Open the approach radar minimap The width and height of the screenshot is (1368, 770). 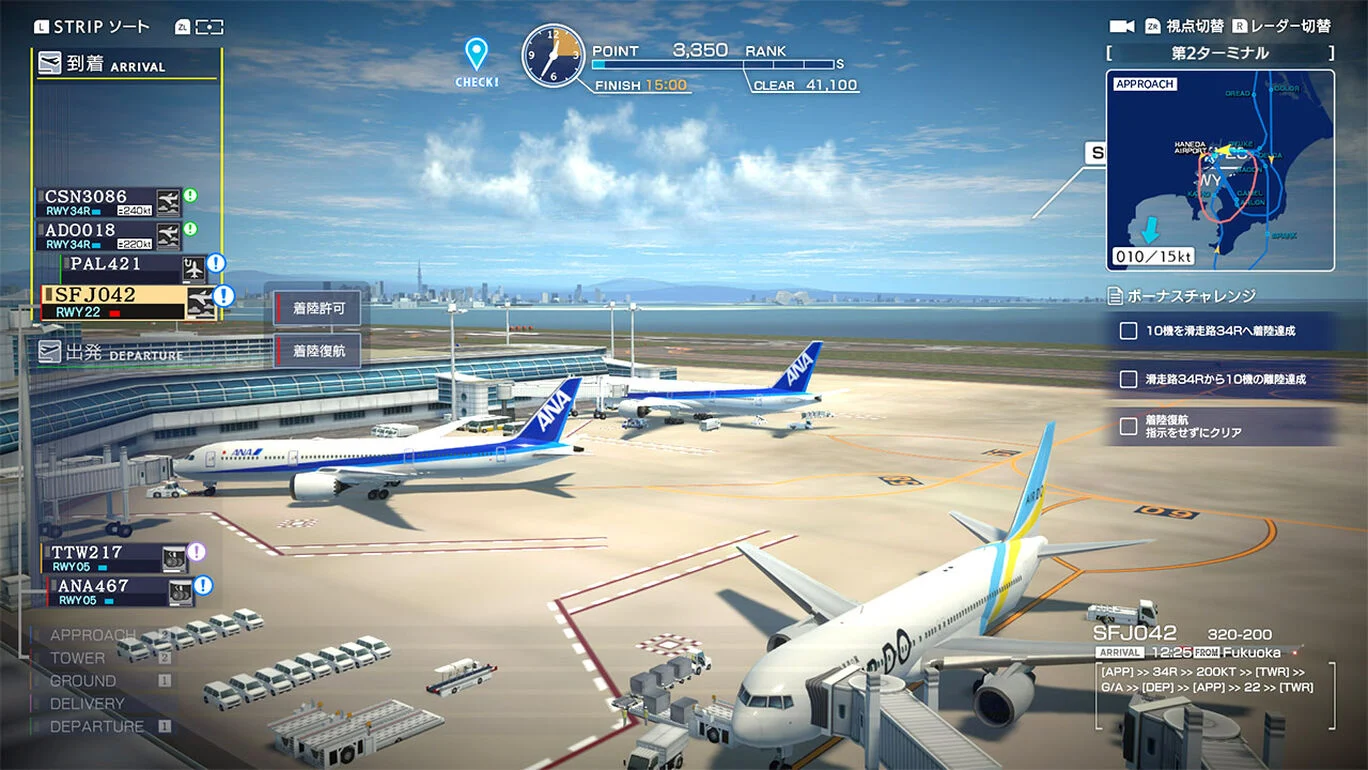[1220, 170]
